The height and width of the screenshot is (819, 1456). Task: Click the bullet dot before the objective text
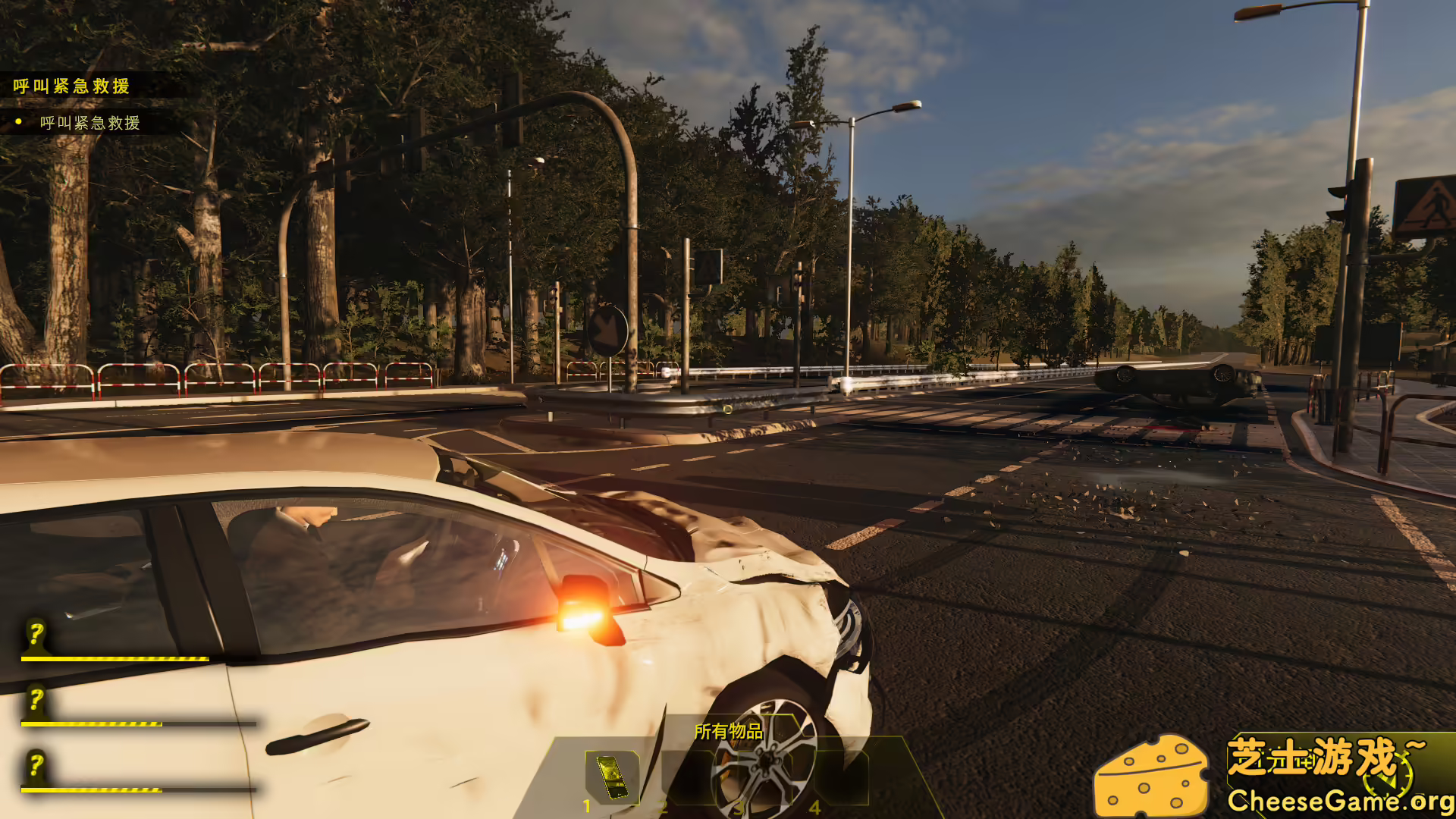point(17,123)
